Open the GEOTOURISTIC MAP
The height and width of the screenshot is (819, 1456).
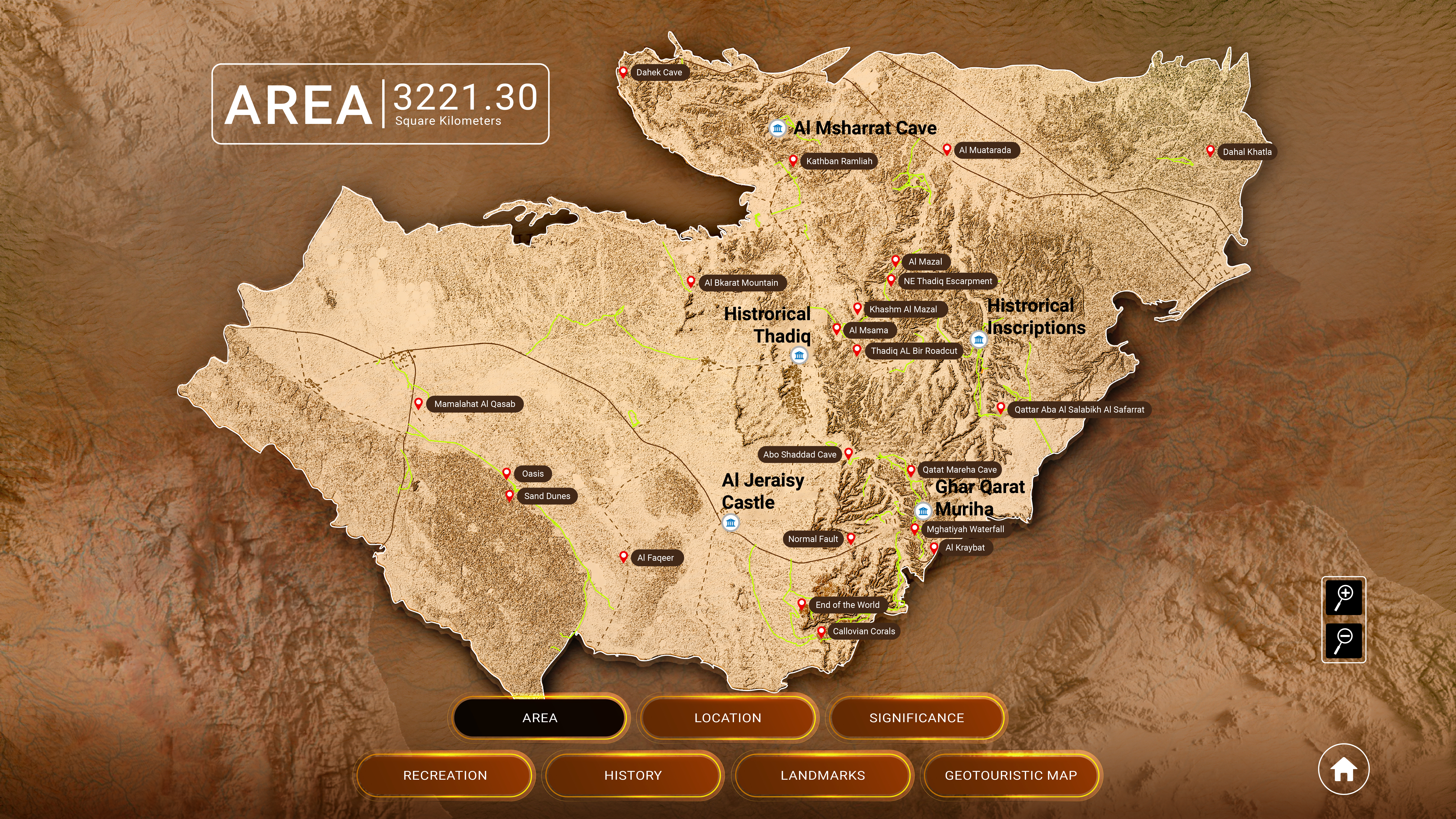coord(1011,776)
